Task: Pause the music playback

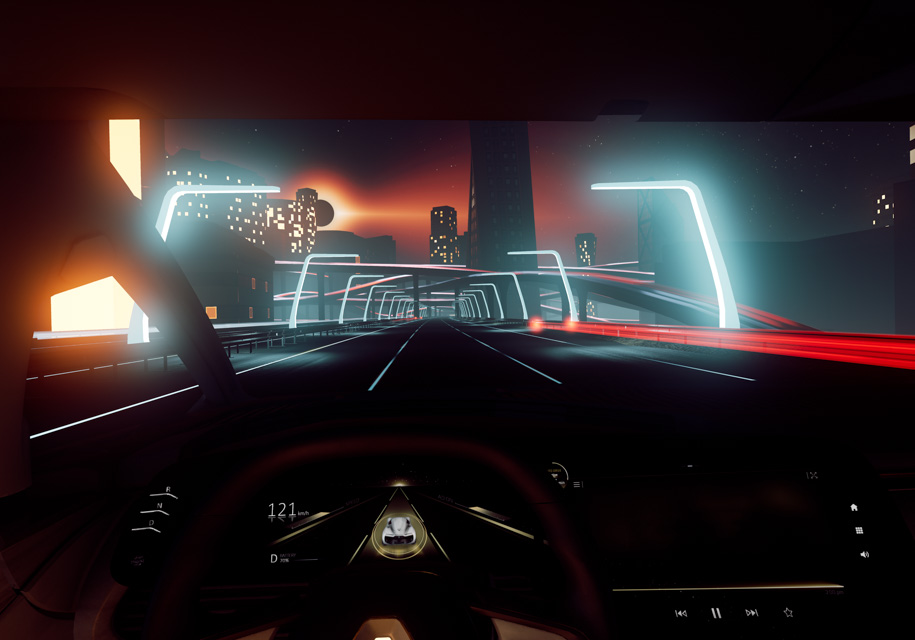Action: [x=716, y=613]
